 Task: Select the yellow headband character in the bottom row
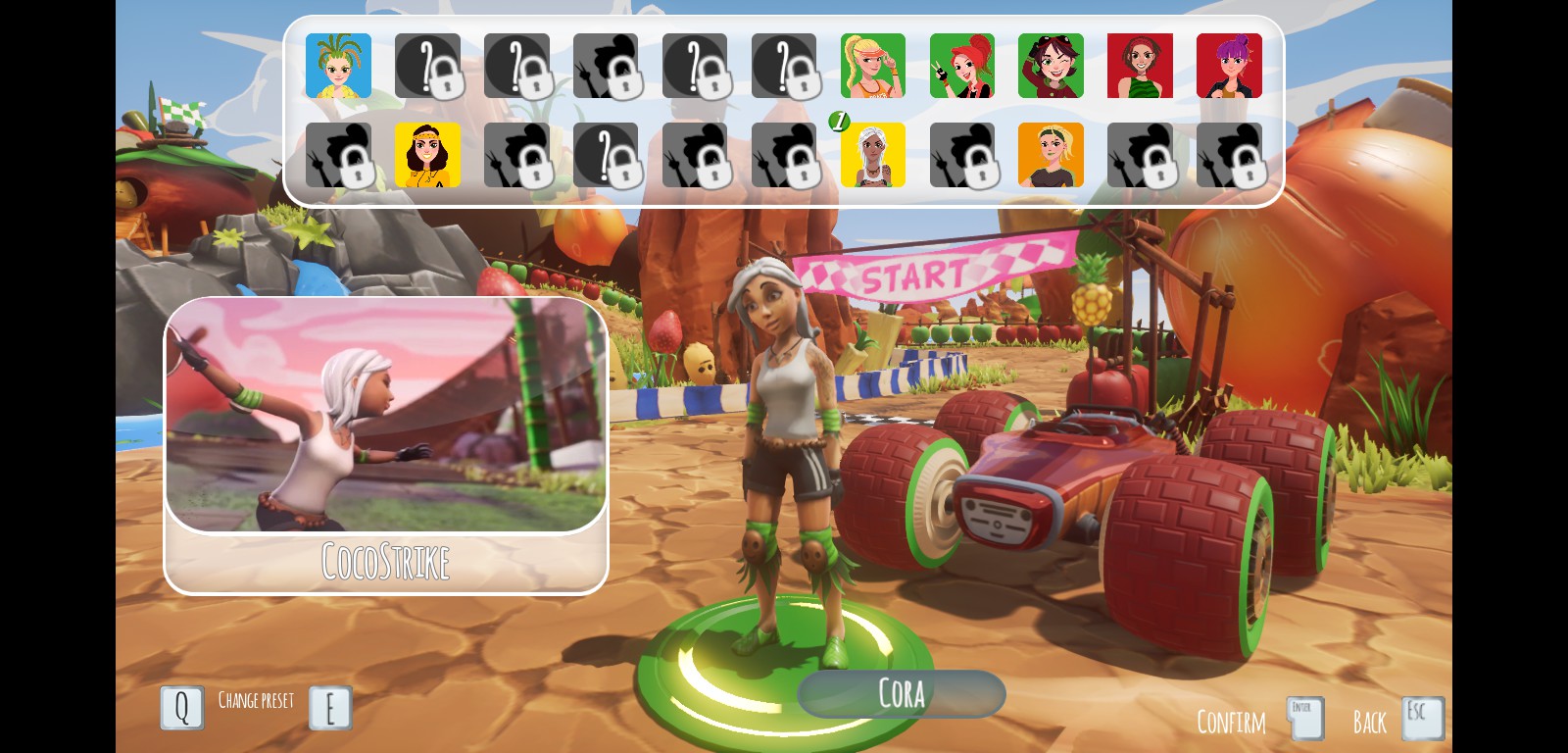point(428,155)
